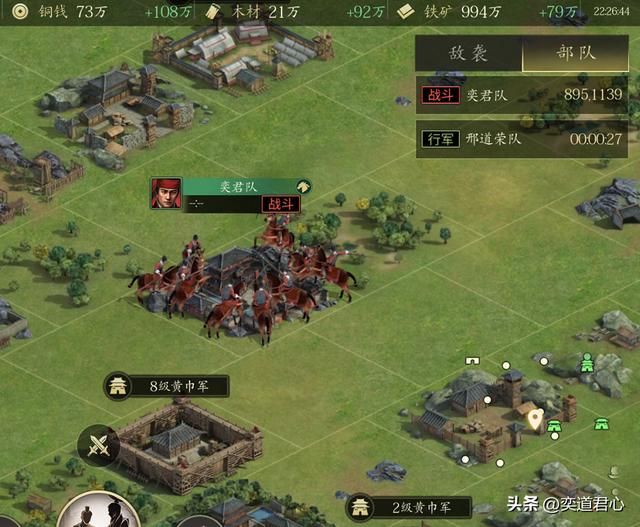Select the 8级黄巾军 label
Viewport: 640px width, 527px height.
click(x=167, y=386)
